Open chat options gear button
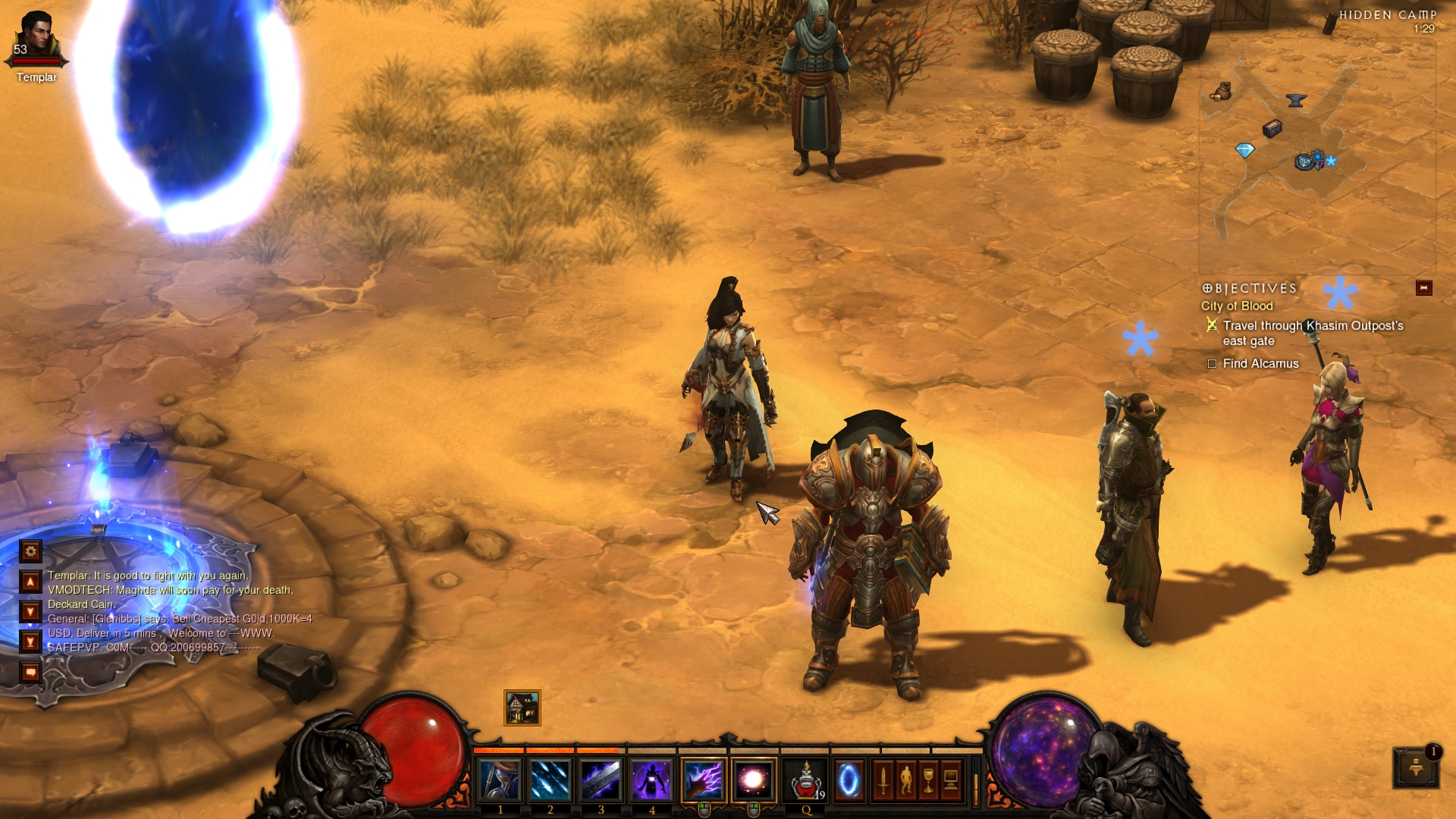This screenshot has height=819, width=1456. tap(30, 551)
